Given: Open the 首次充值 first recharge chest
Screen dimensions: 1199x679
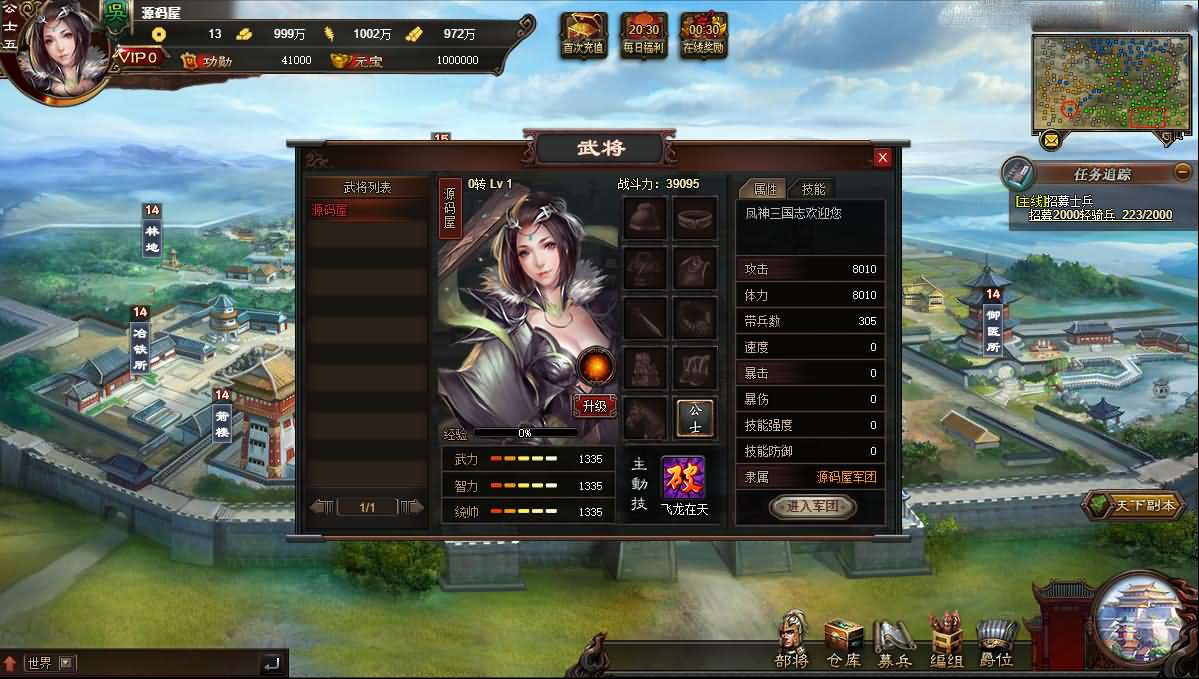Looking at the screenshot, I should click(x=584, y=33).
